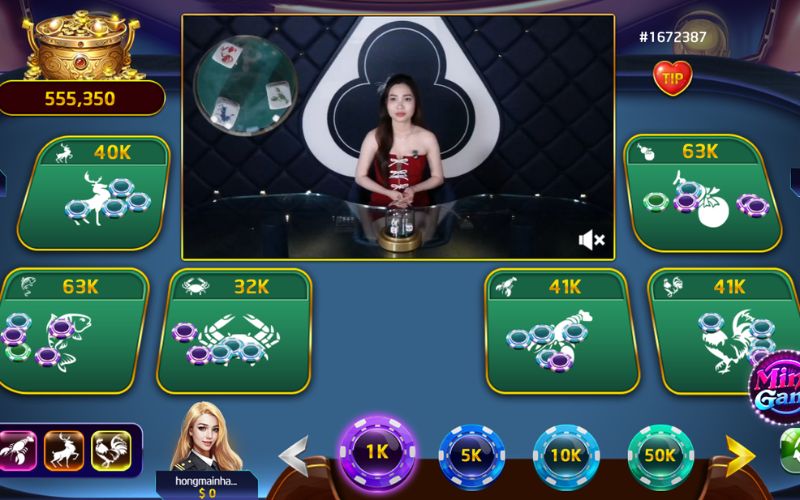Pick the rooster betting panel

click(725, 332)
